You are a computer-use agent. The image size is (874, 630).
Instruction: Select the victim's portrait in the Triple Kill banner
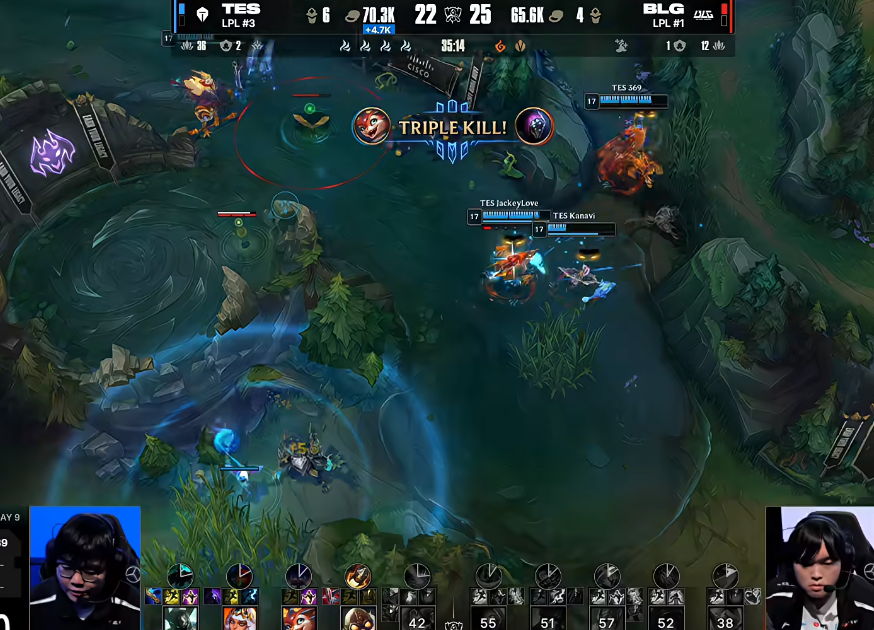point(534,127)
